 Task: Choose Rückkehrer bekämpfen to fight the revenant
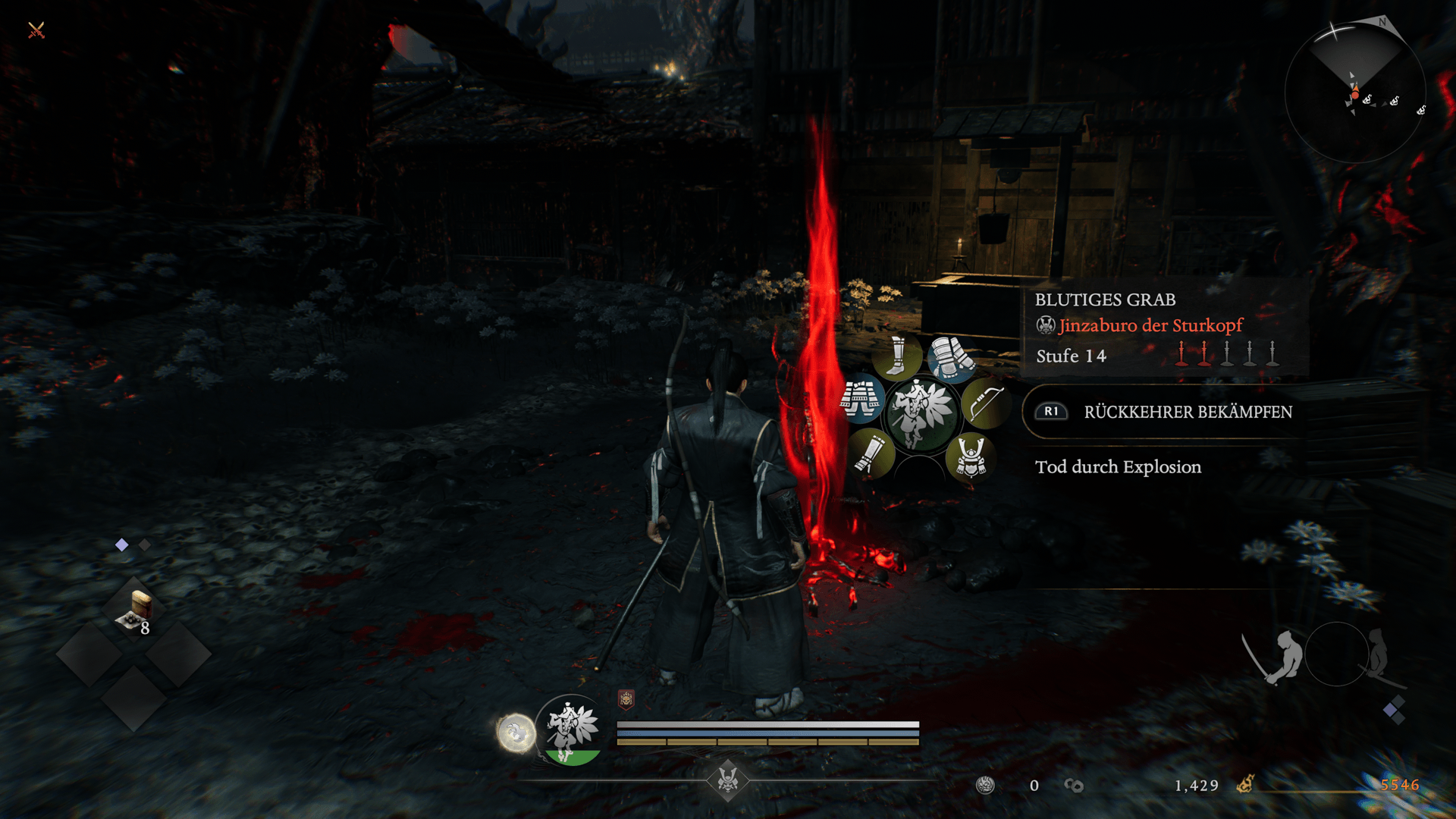coord(1187,412)
